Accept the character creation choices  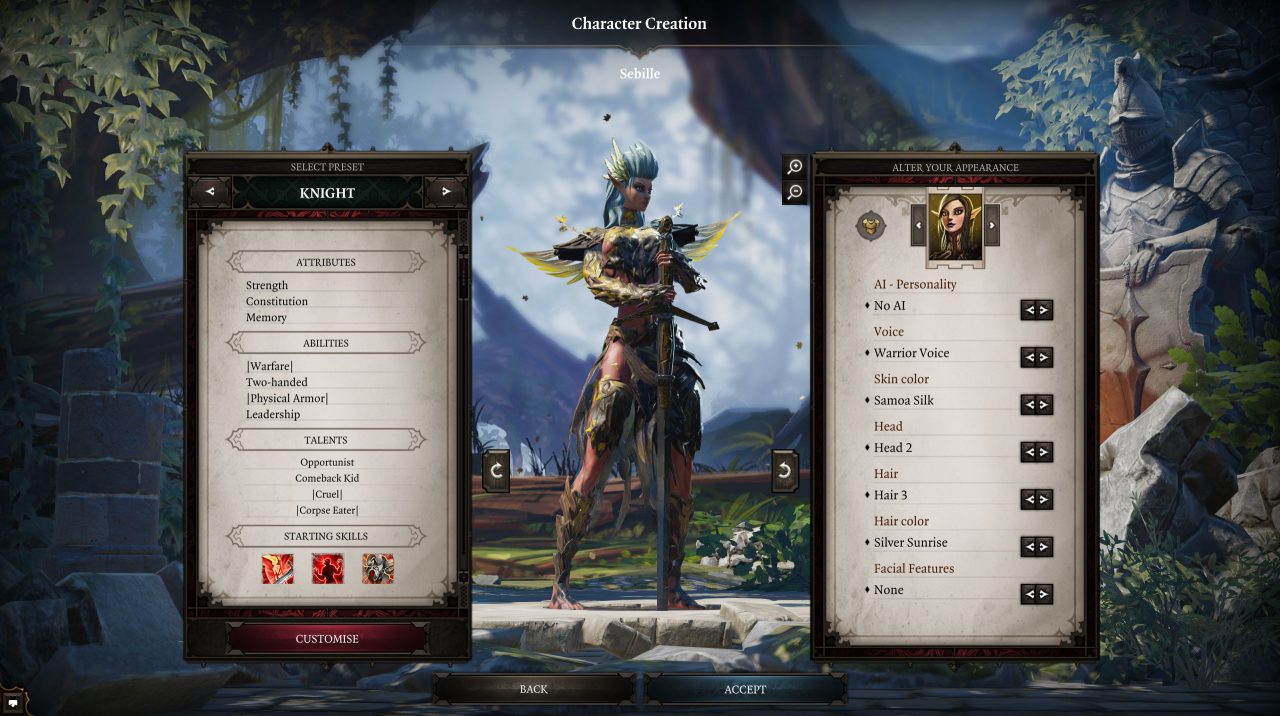[745, 689]
